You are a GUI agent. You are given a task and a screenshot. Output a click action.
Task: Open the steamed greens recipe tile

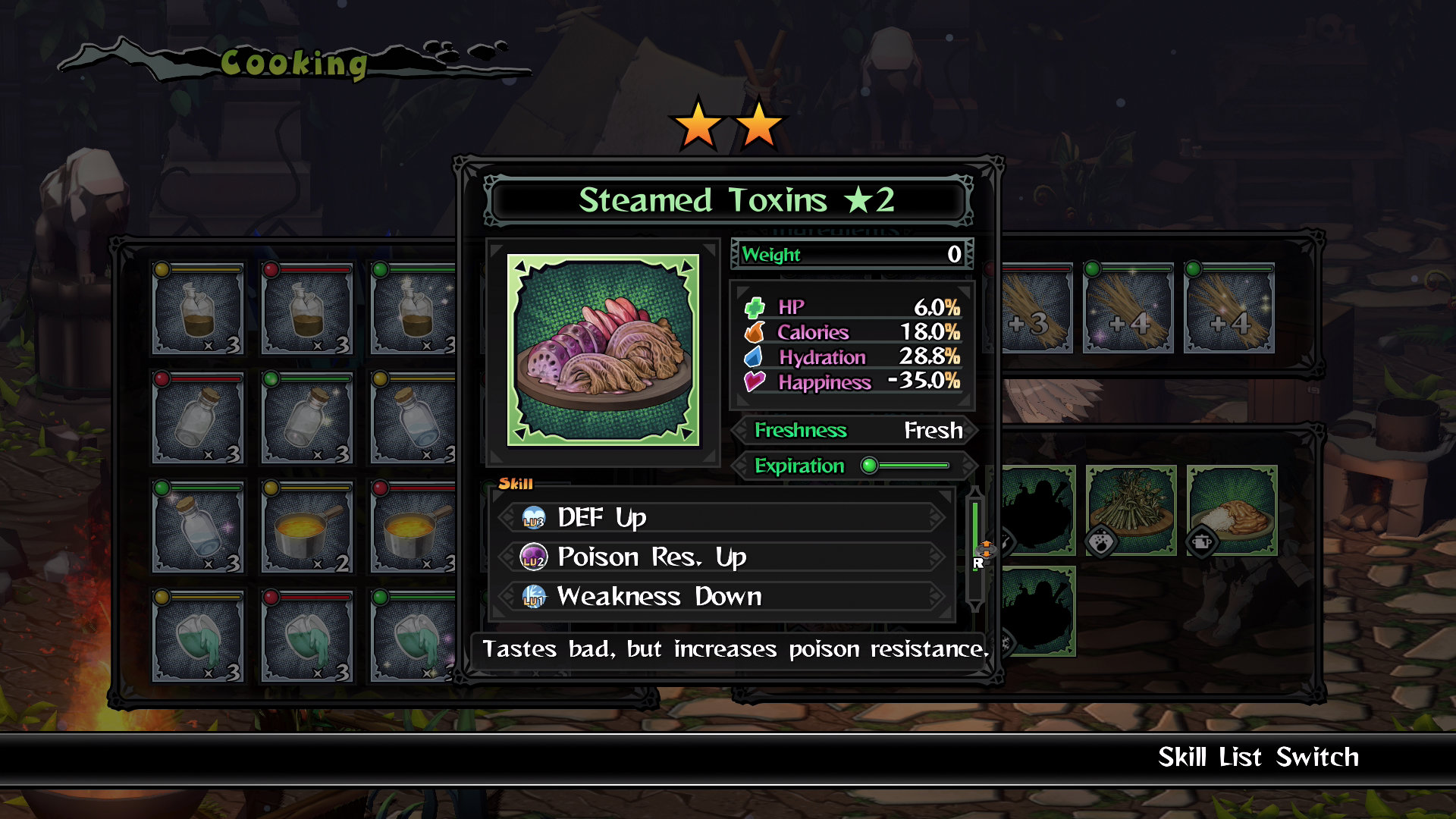pos(1131,510)
